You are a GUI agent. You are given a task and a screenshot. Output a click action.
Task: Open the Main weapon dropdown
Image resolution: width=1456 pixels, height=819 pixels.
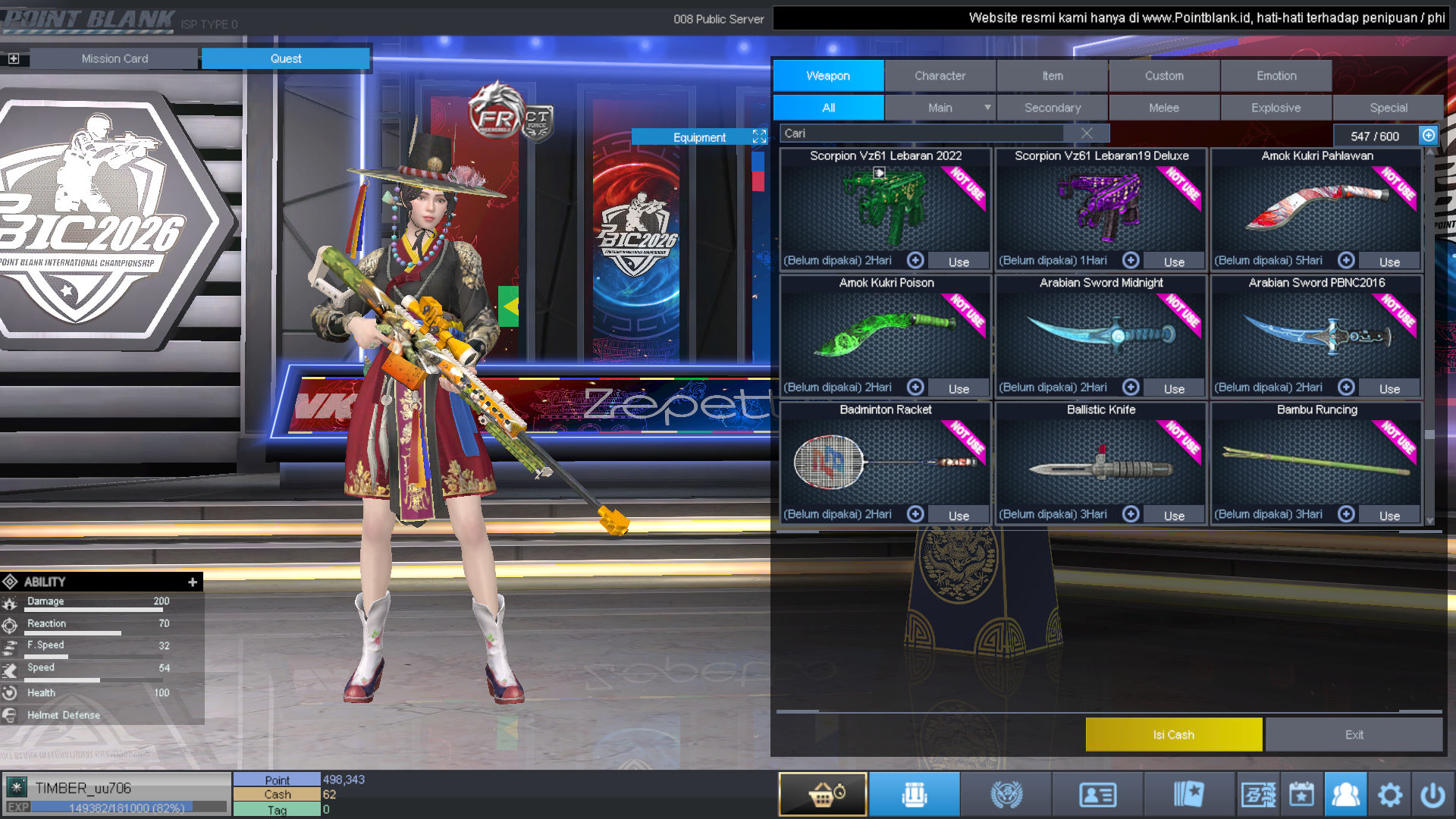[987, 108]
